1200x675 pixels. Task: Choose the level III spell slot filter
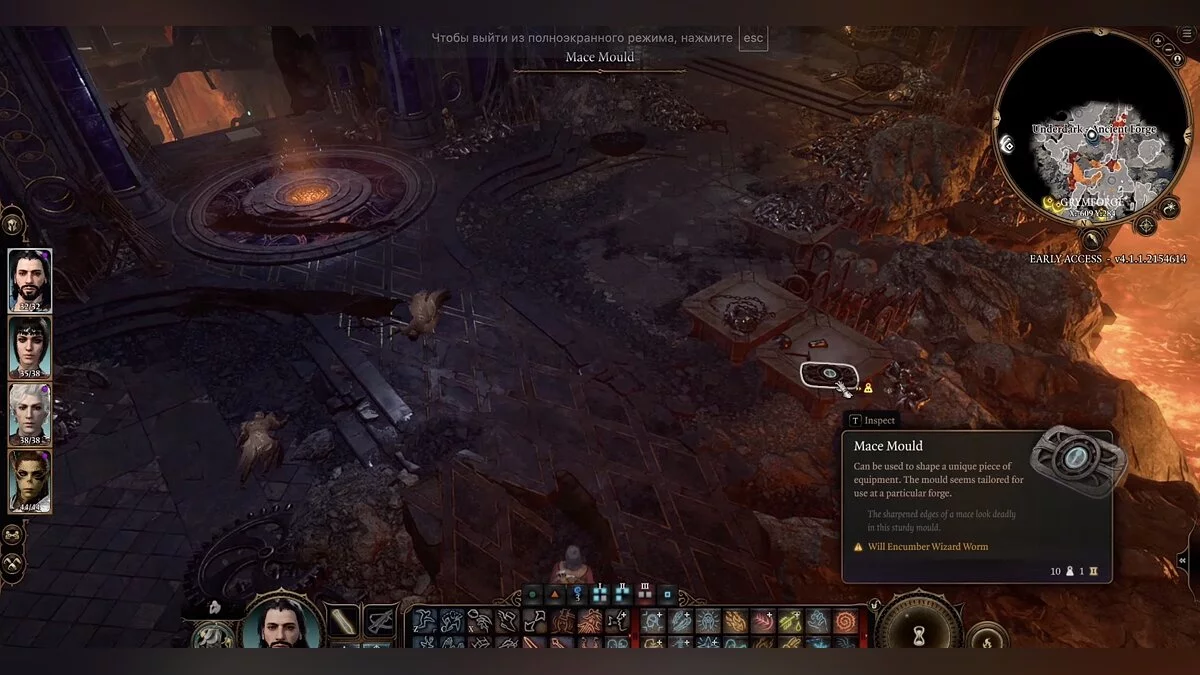(645, 593)
